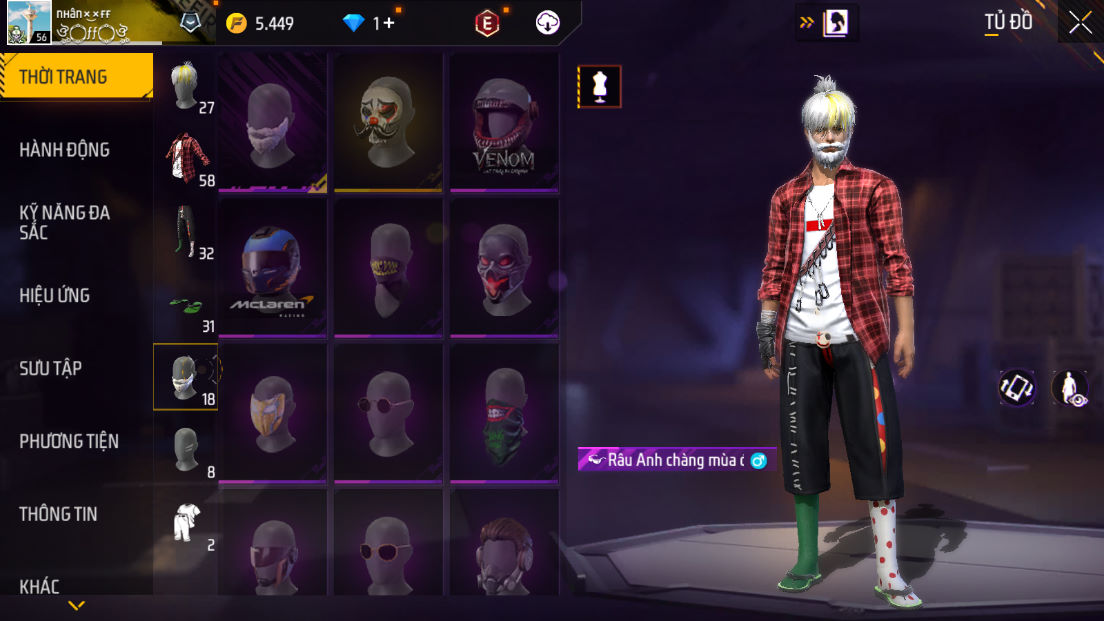The image size is (1104, 621).
Task: Select the SƯU TẬP menu entry
Action: click(50, 368)
